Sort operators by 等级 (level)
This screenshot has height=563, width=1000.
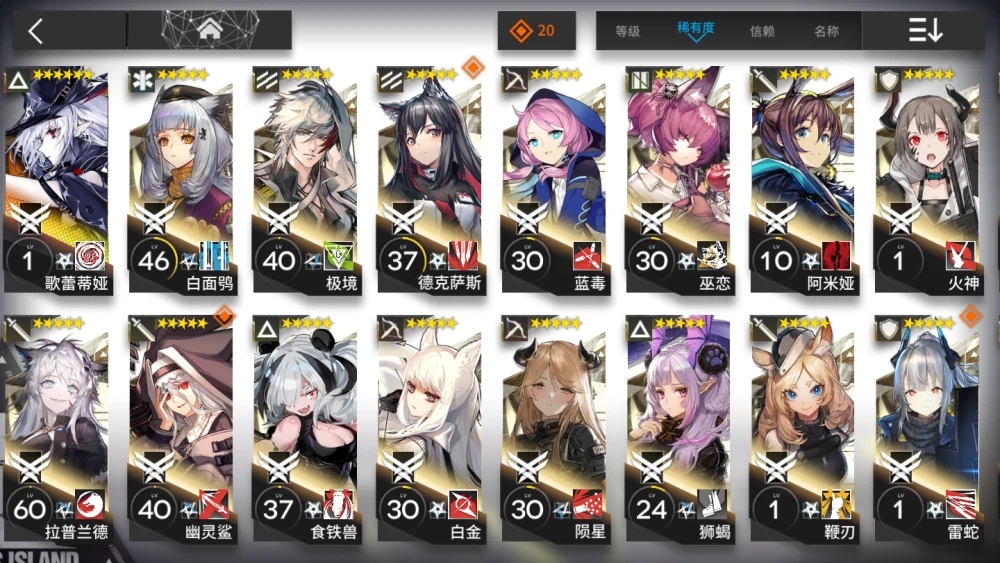[x=627, y=31]
